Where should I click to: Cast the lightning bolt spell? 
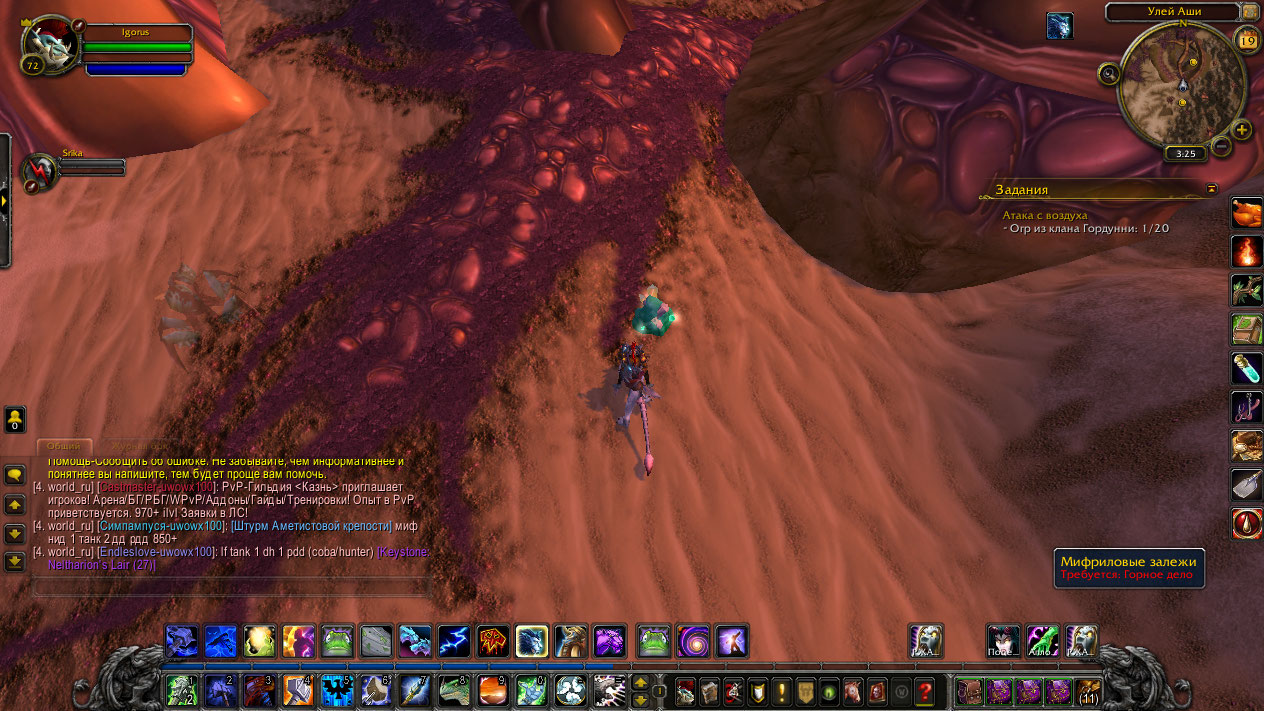tap(454, 641)
